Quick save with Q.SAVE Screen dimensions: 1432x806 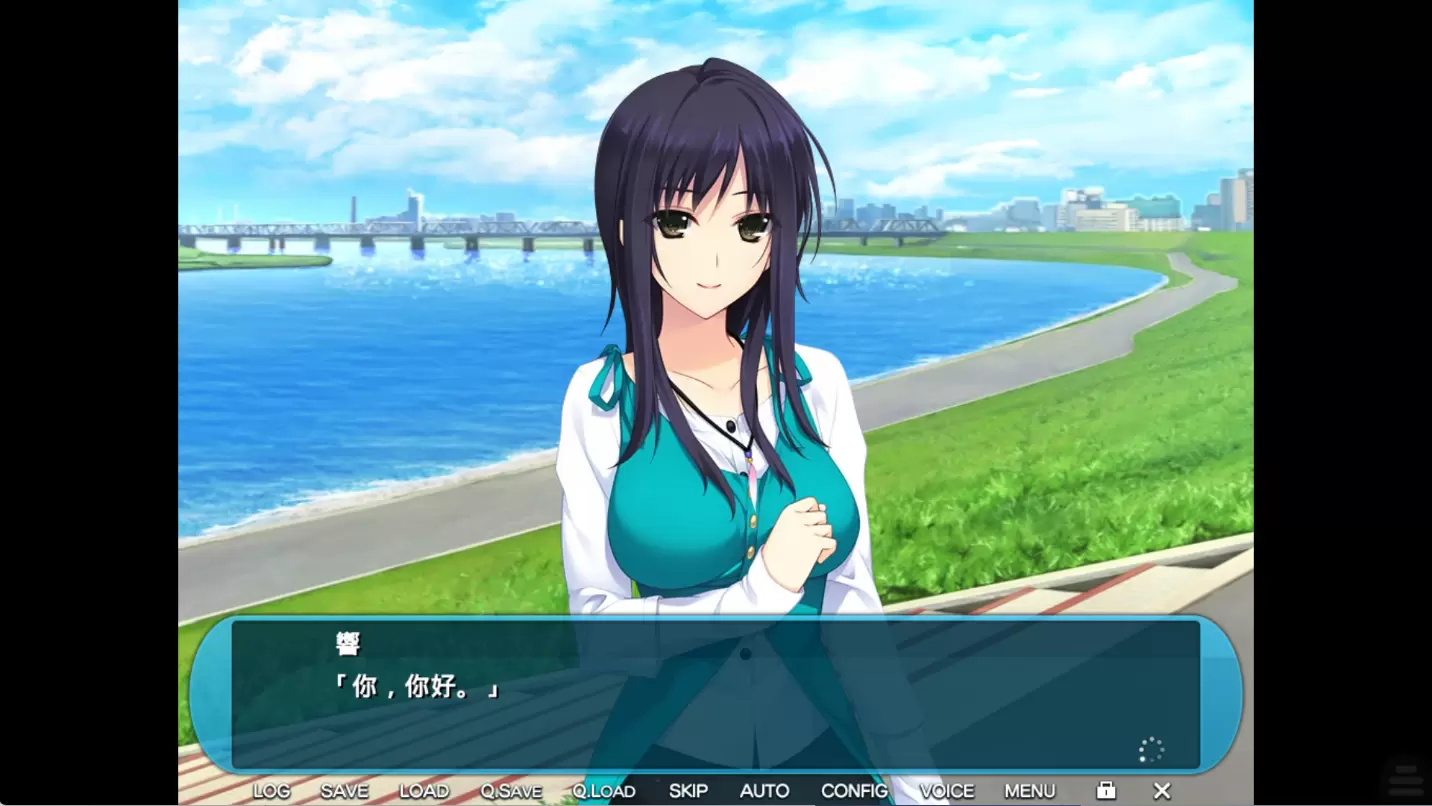click(510, 791)
